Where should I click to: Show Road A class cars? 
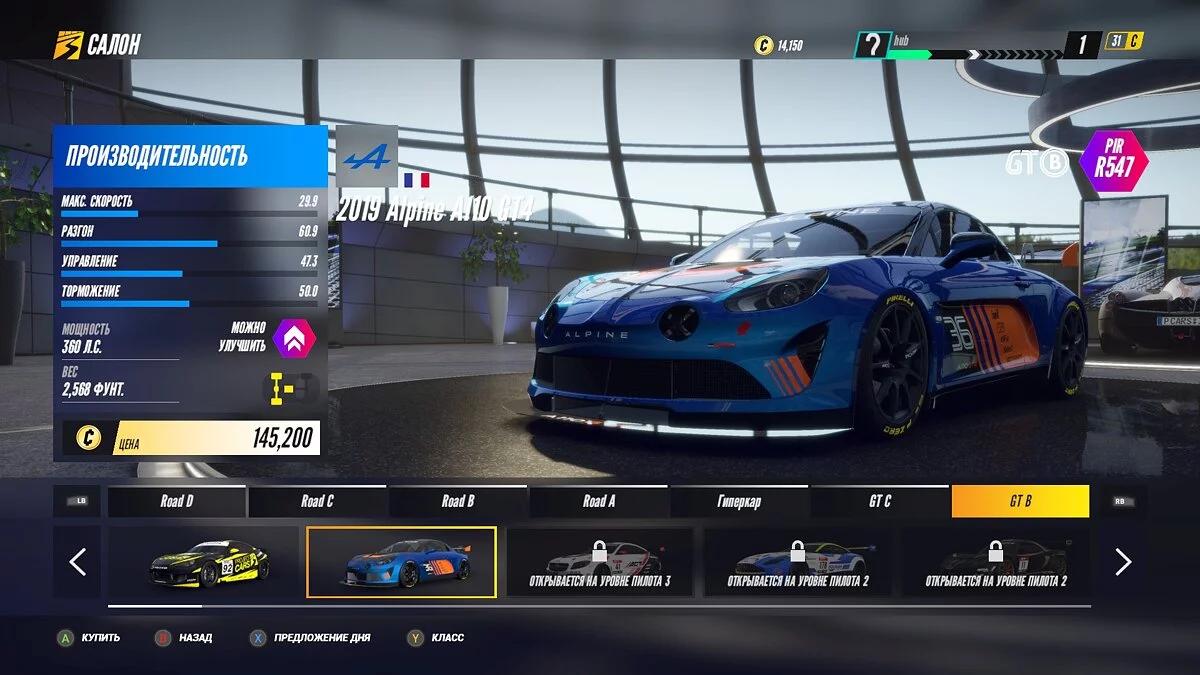599,501
